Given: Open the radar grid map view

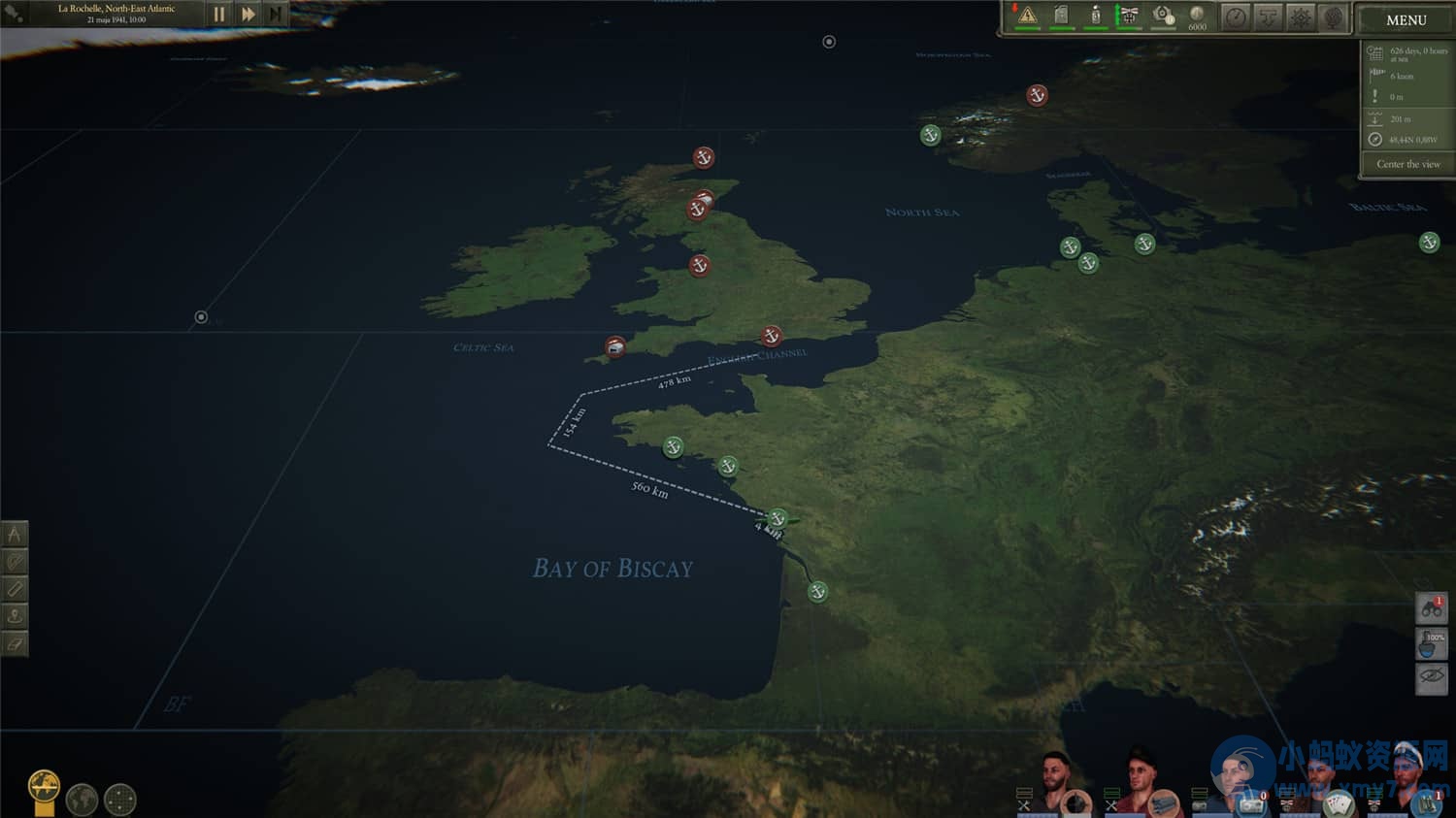Looking at the screenshot, I should [119, 799].
